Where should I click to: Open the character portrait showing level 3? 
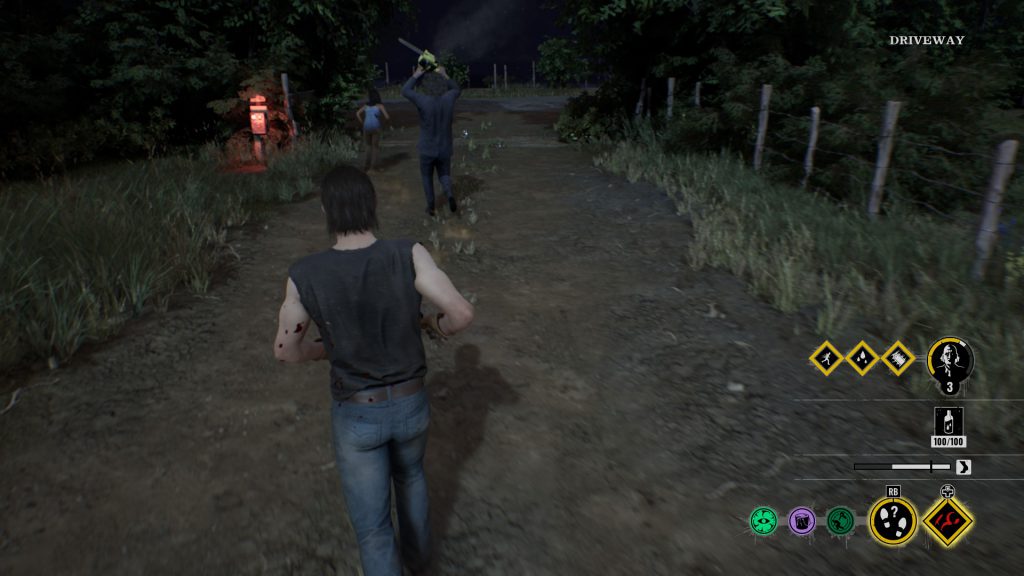coord(949,361)
